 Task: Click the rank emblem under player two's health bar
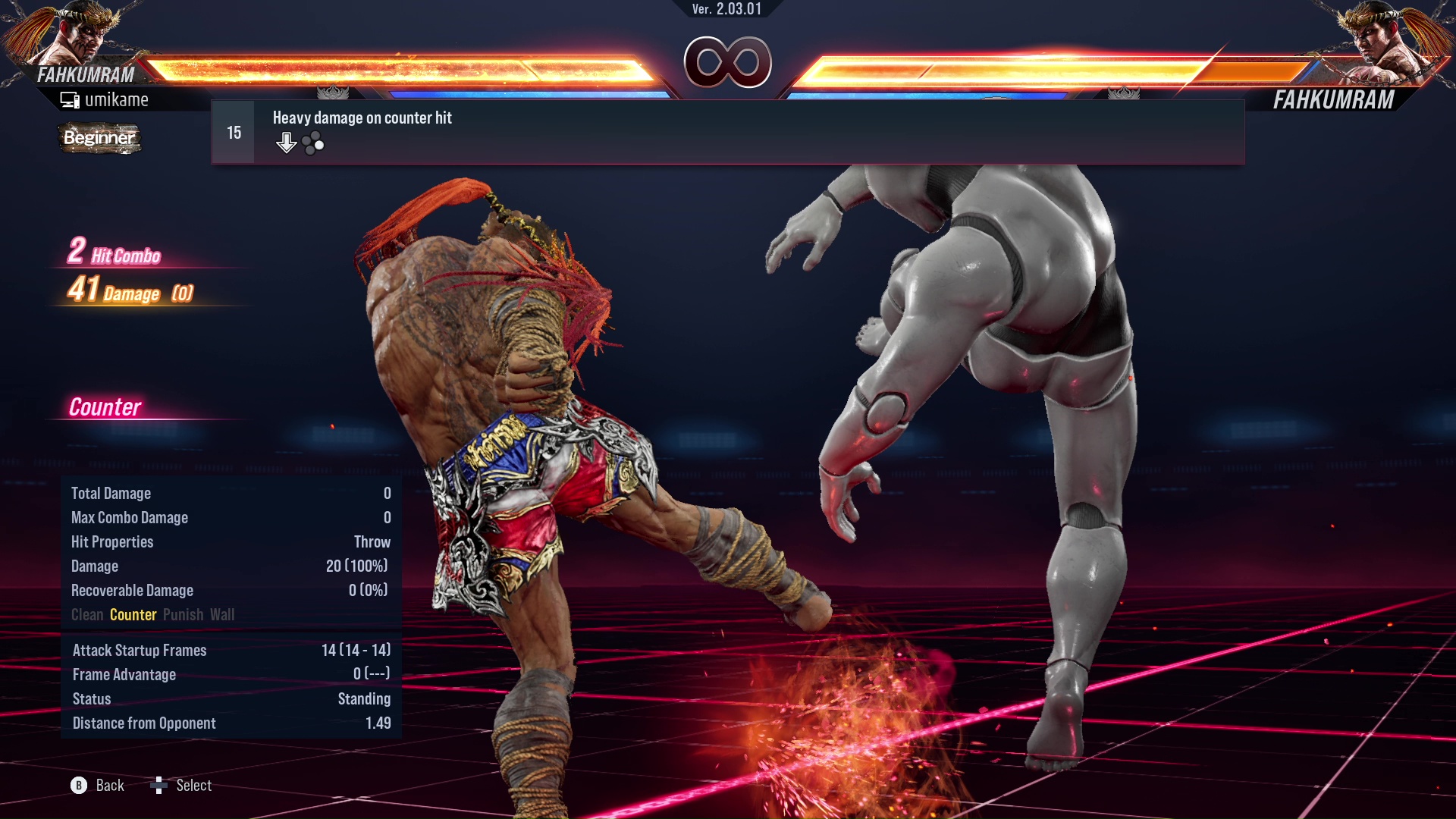point(1125,91)
